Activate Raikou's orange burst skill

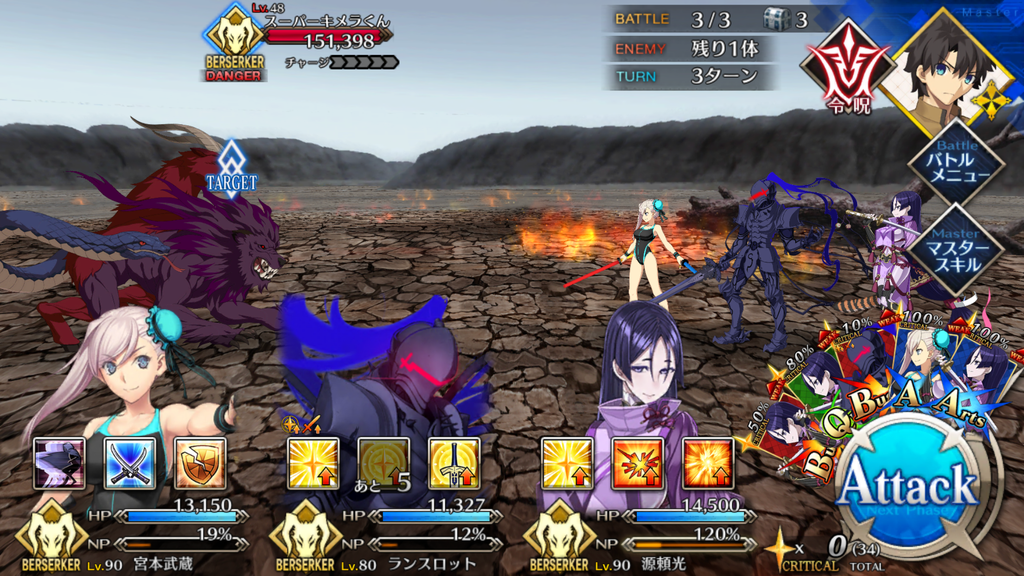point(707,463)
